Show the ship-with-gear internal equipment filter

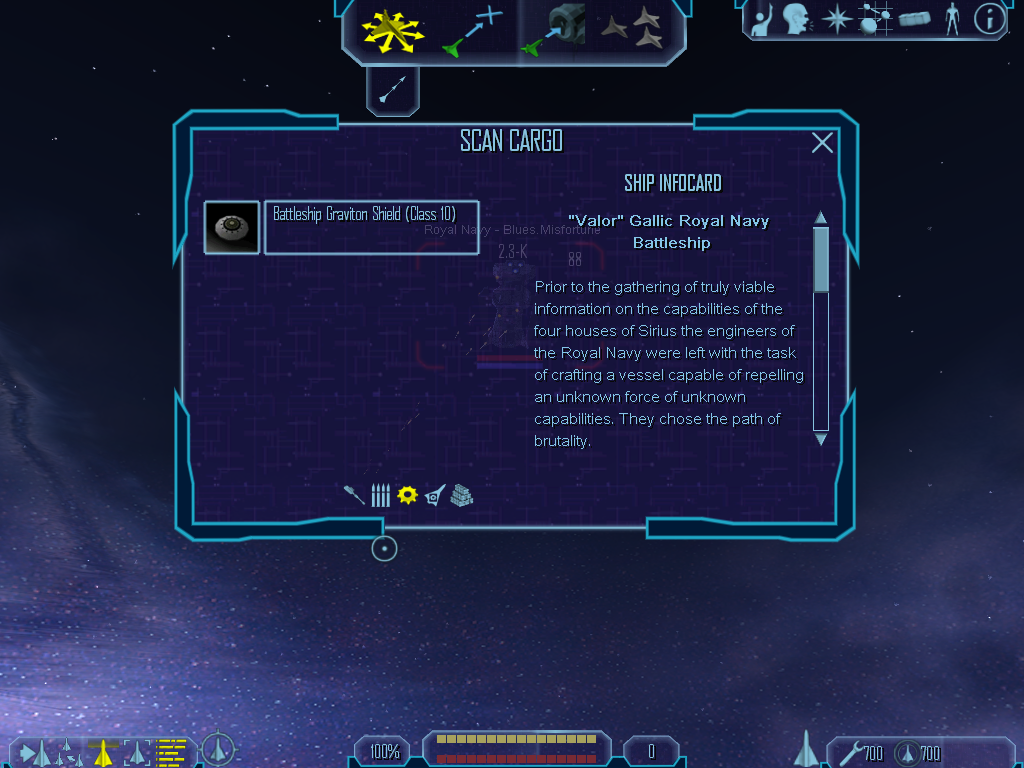click(434, 495)
